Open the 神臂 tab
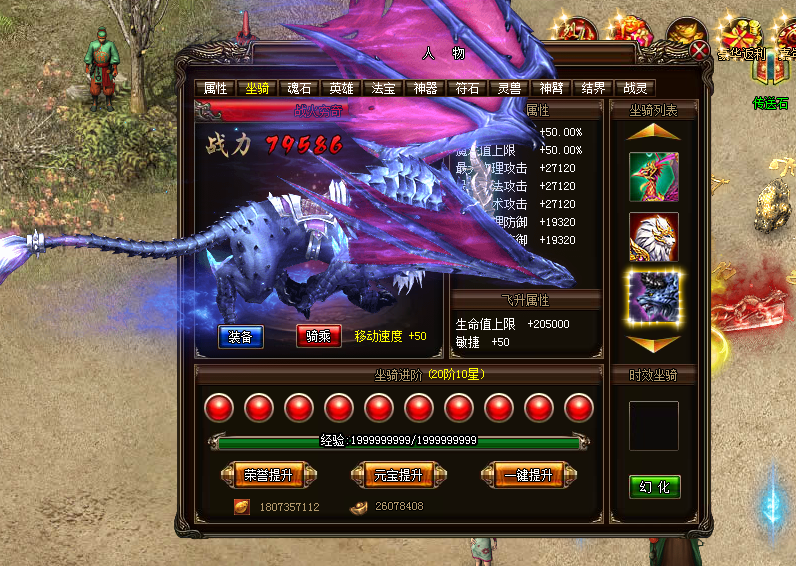Screen dimensions: 796x566 point(551,88)
